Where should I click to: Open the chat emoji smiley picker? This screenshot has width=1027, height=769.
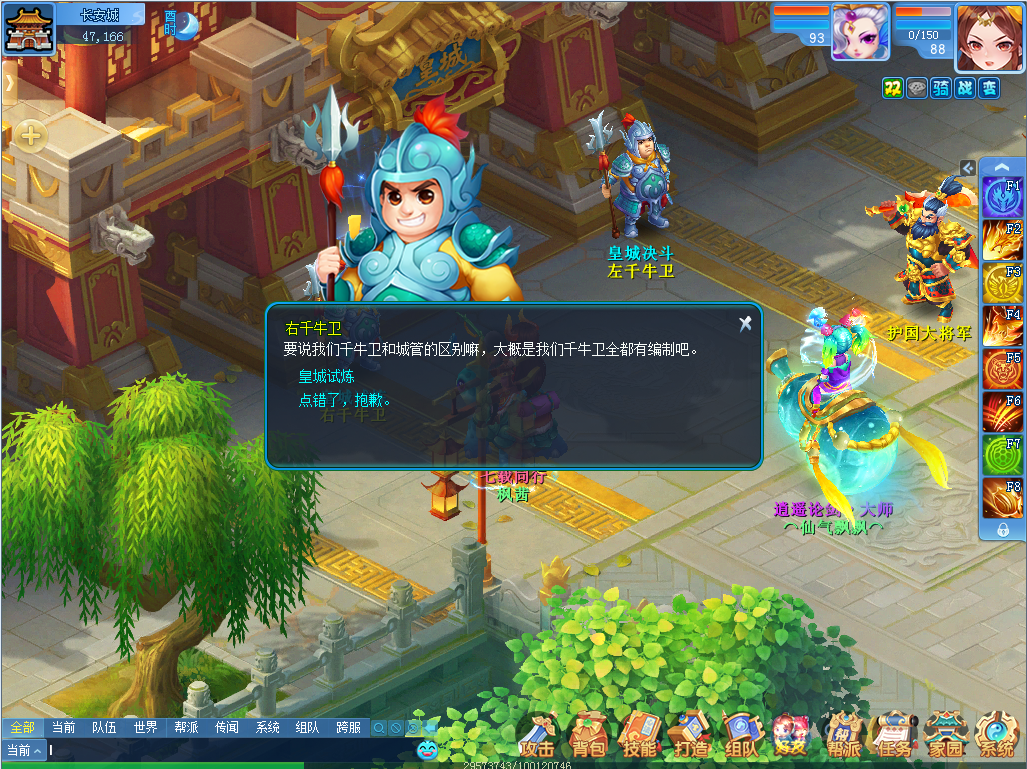click(x=427, y=749)
